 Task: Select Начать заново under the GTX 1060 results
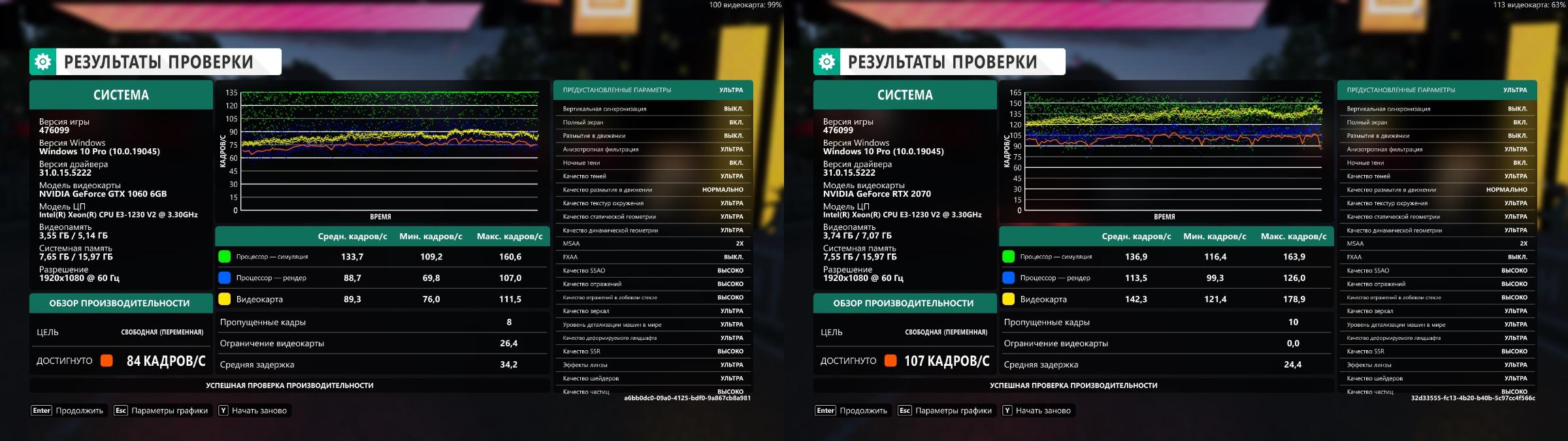pyautogui.click(x=253, y=410)
